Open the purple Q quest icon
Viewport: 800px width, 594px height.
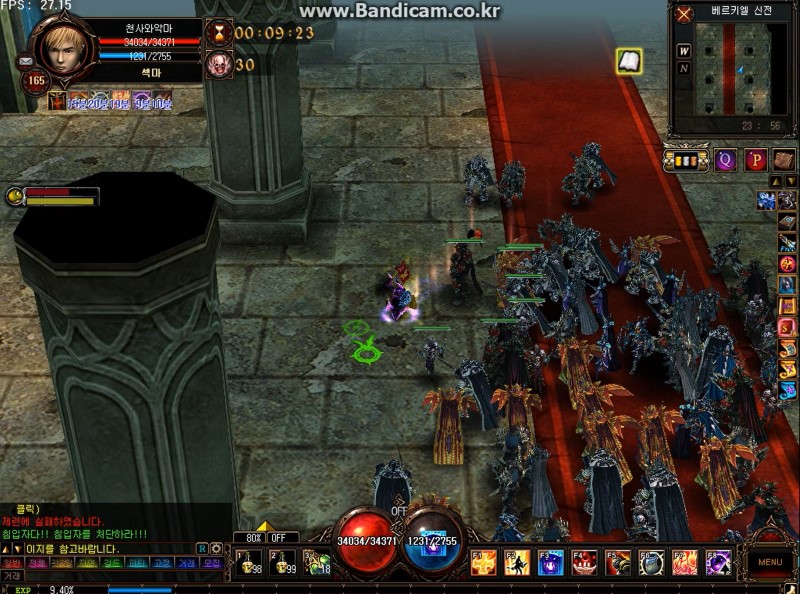point(725,159)
